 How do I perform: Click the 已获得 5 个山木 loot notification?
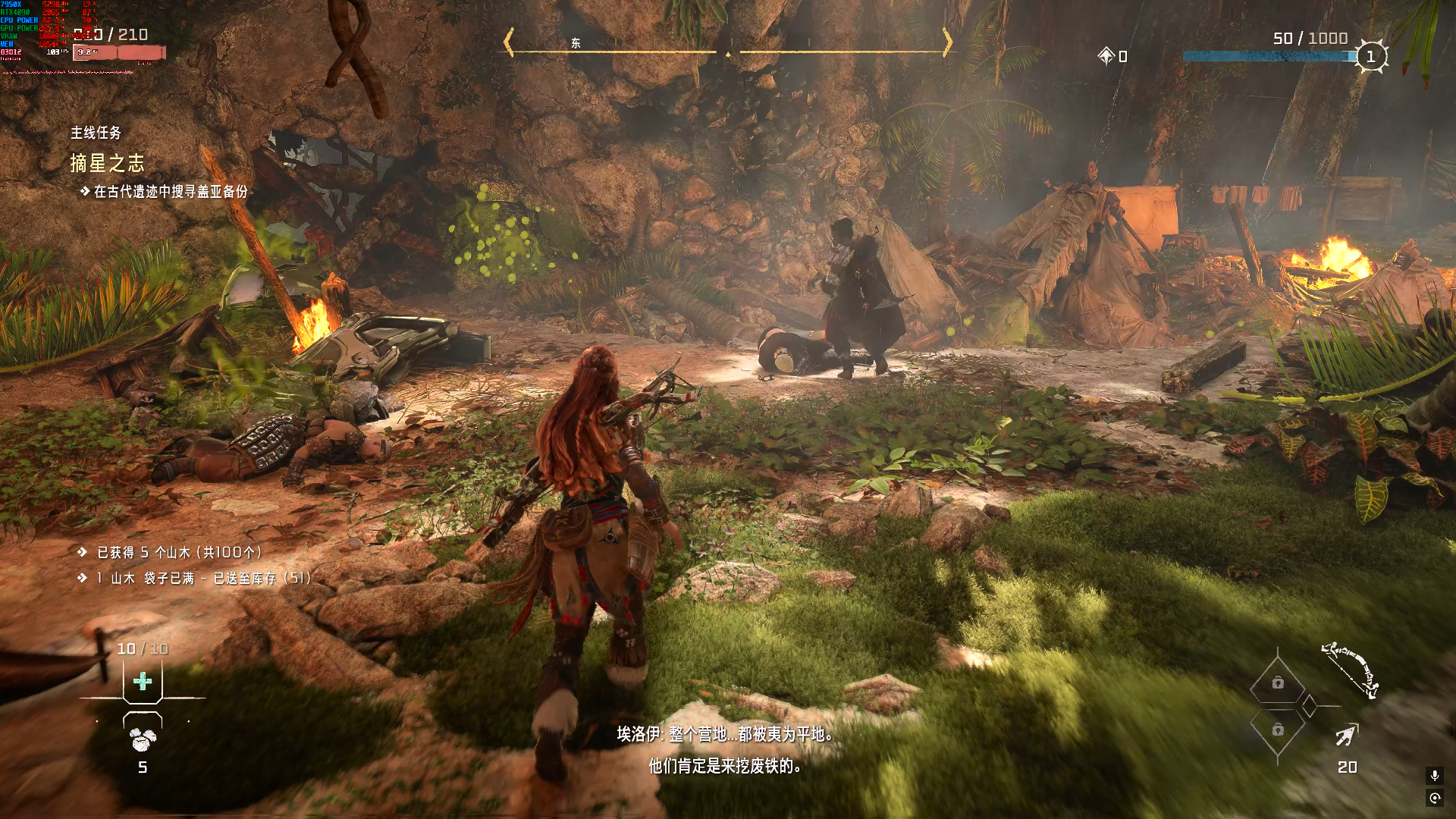[179, 552]
